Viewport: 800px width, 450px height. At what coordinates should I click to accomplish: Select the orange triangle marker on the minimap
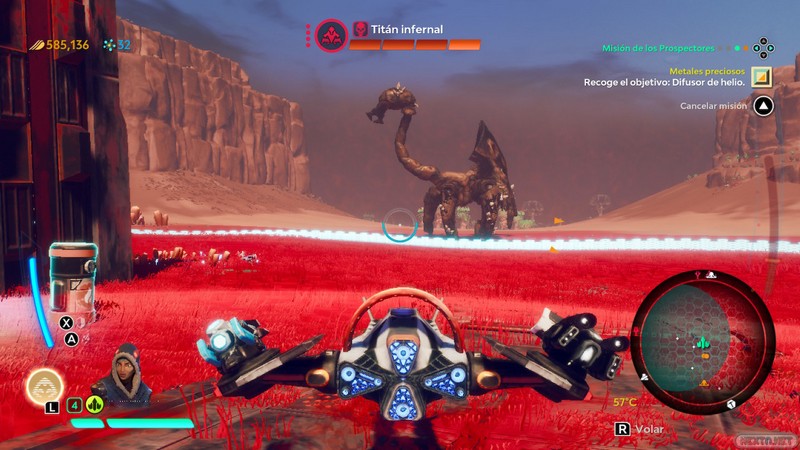tap(705, 383)
